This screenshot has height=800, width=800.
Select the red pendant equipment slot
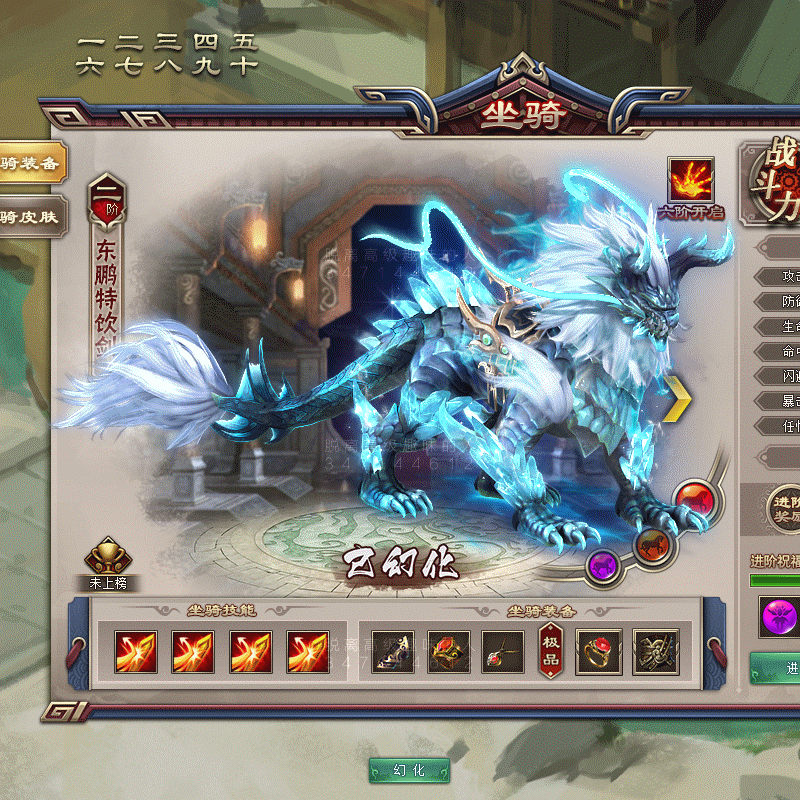pos(502,651)
